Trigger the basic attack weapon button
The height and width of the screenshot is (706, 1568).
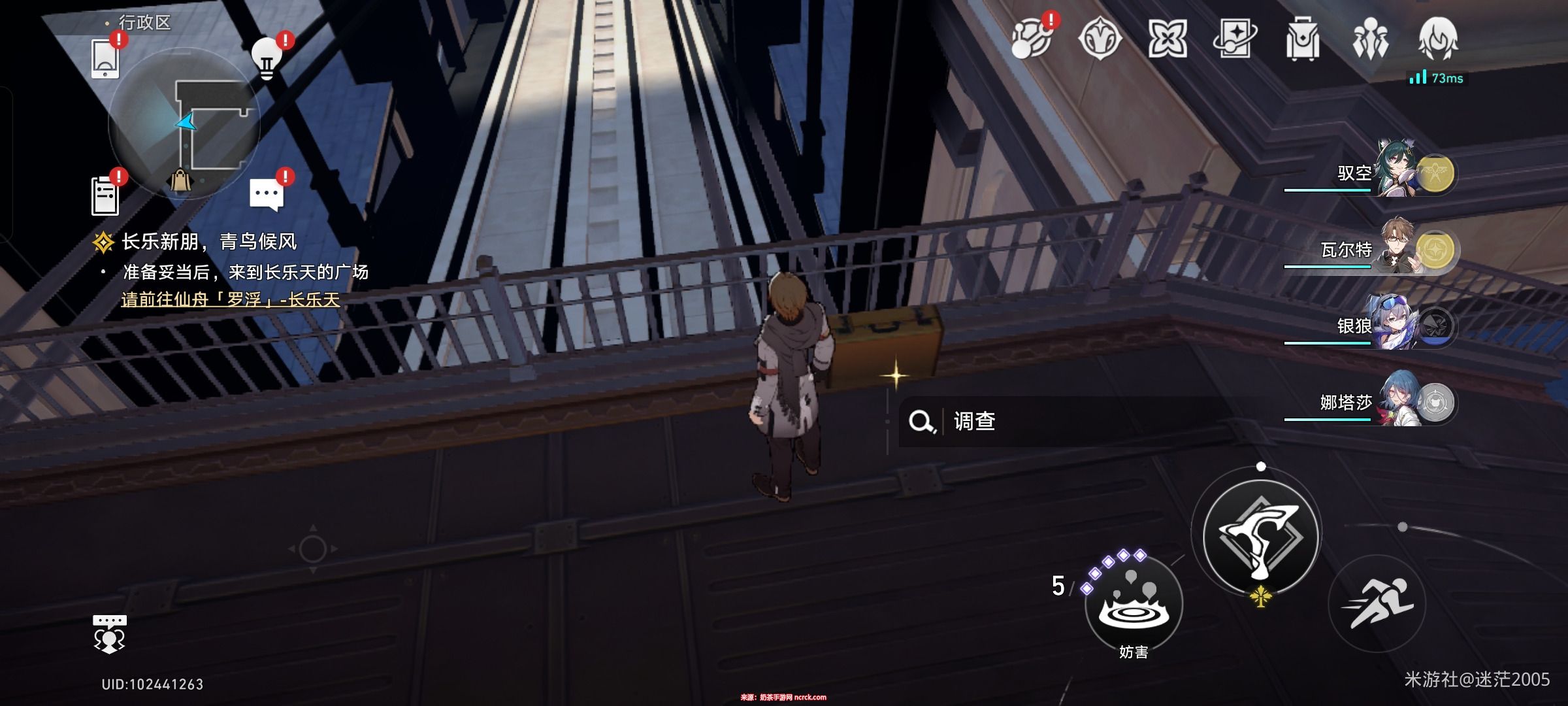click(1260, 536)
